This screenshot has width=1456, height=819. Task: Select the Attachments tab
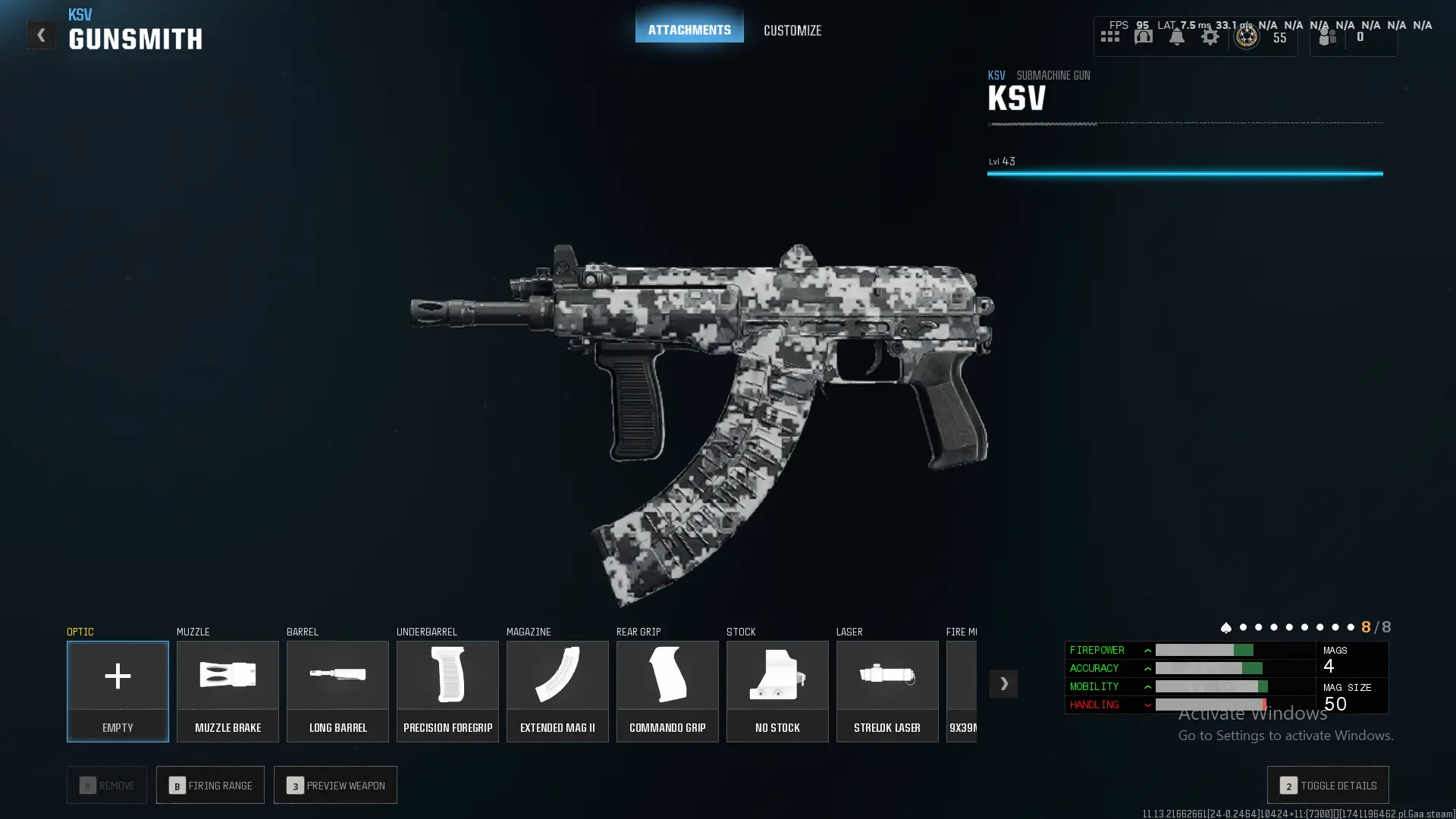click(689, 30)
